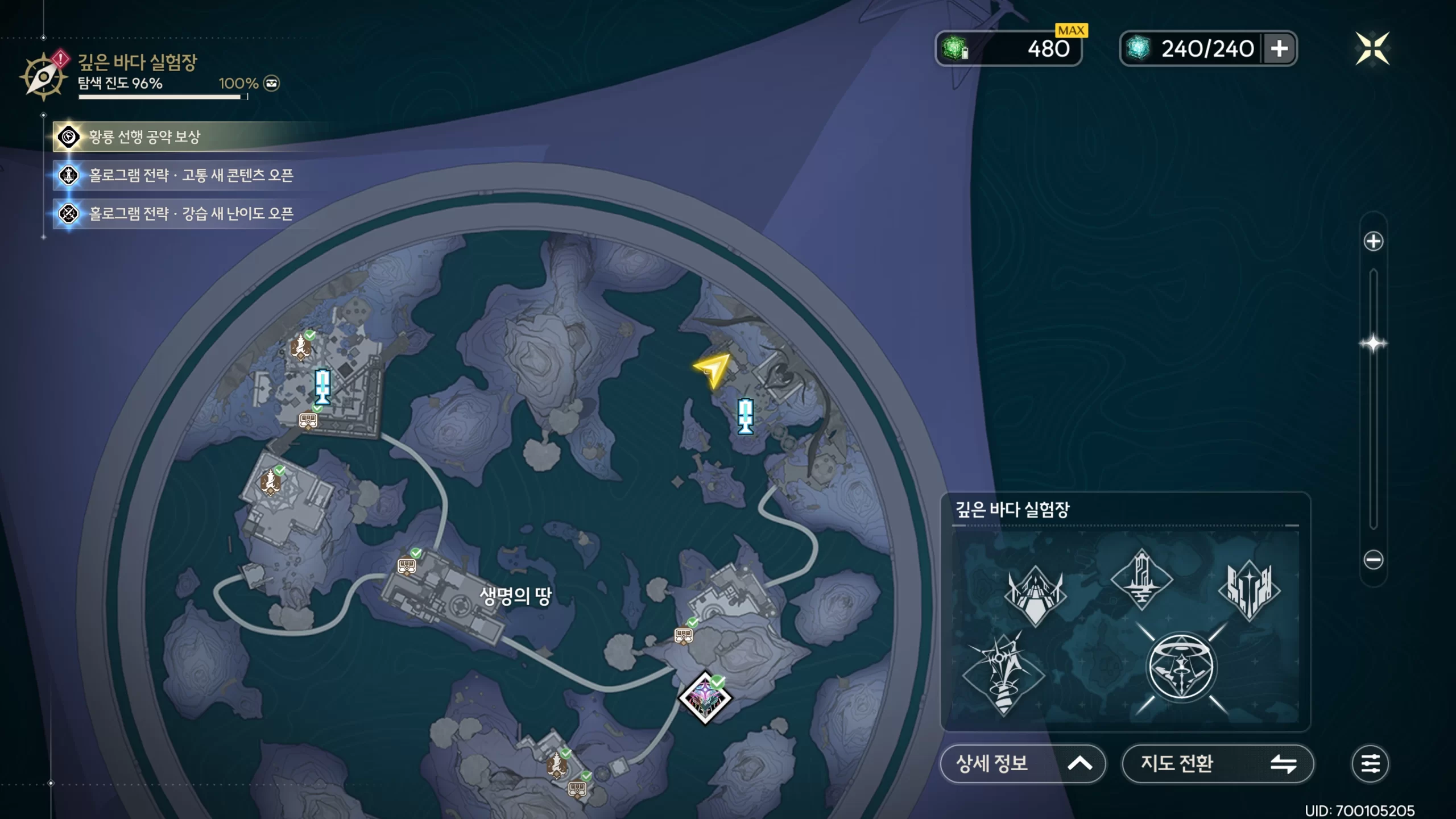Image resolution: width=1456 pixels, height=819 pixels.
Task: Click the green battery crystal item icon
Action: tap(955, 48)
